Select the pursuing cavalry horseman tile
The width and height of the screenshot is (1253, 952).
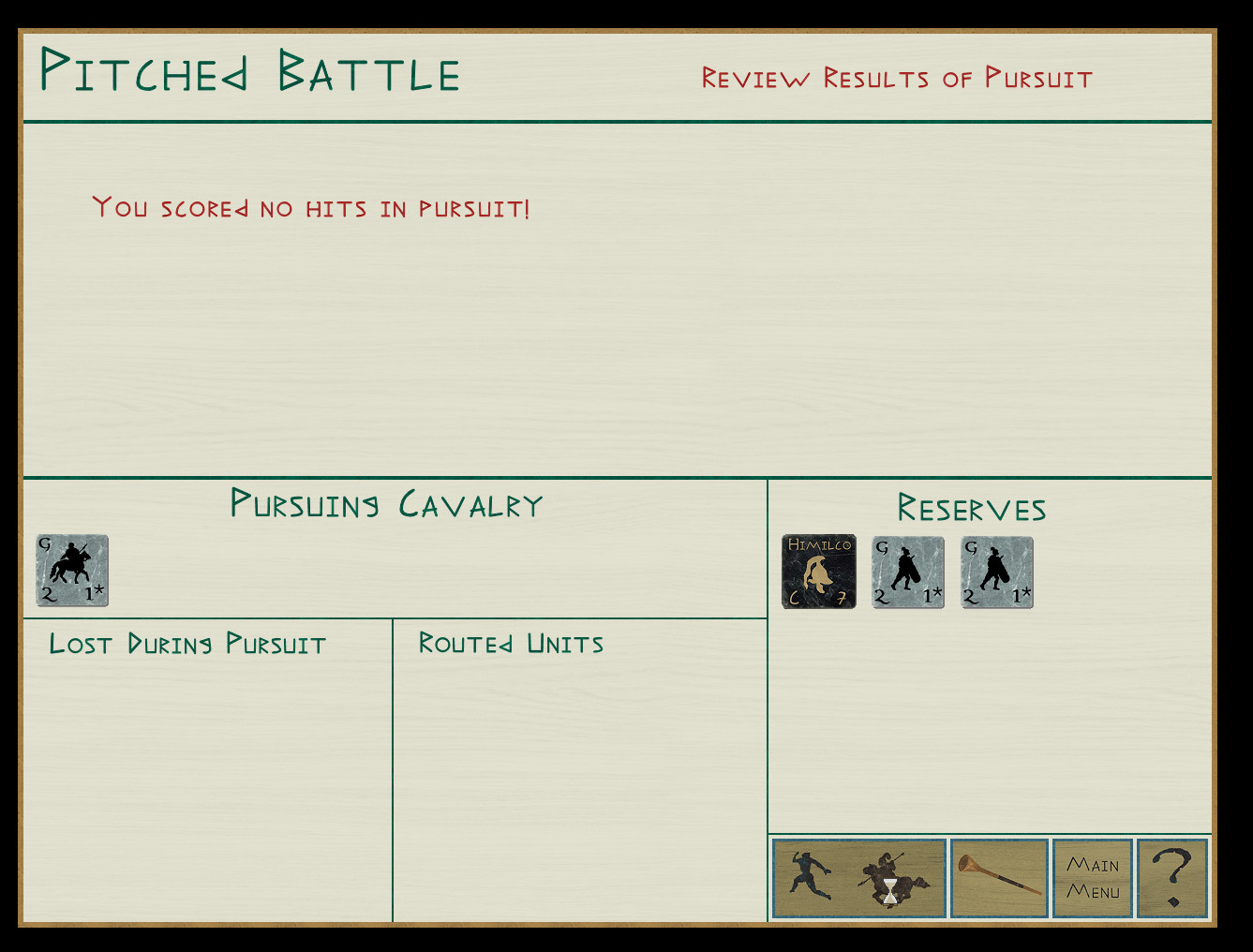[x=72, y=571]
